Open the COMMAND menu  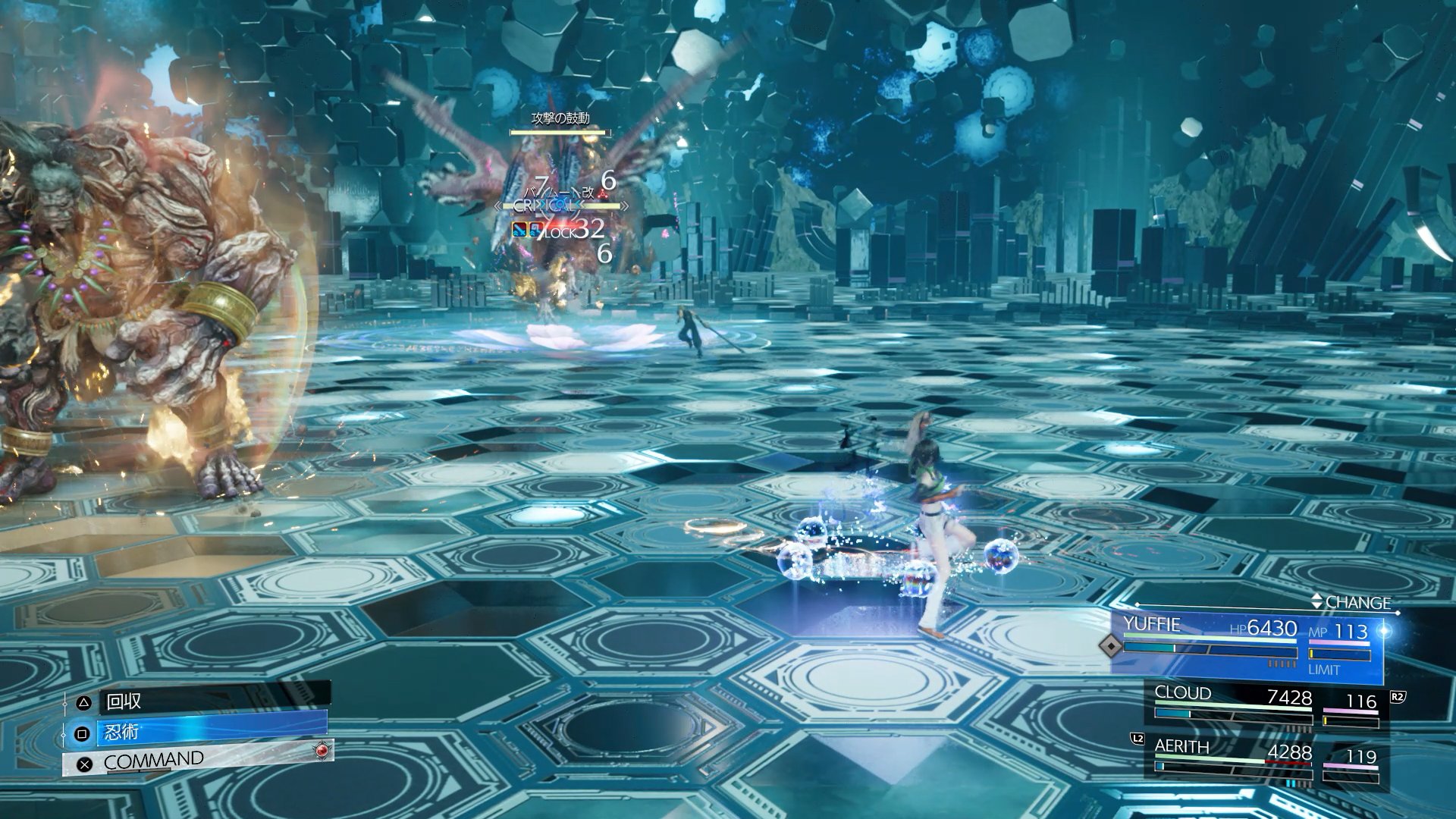(x=199, y=761)
